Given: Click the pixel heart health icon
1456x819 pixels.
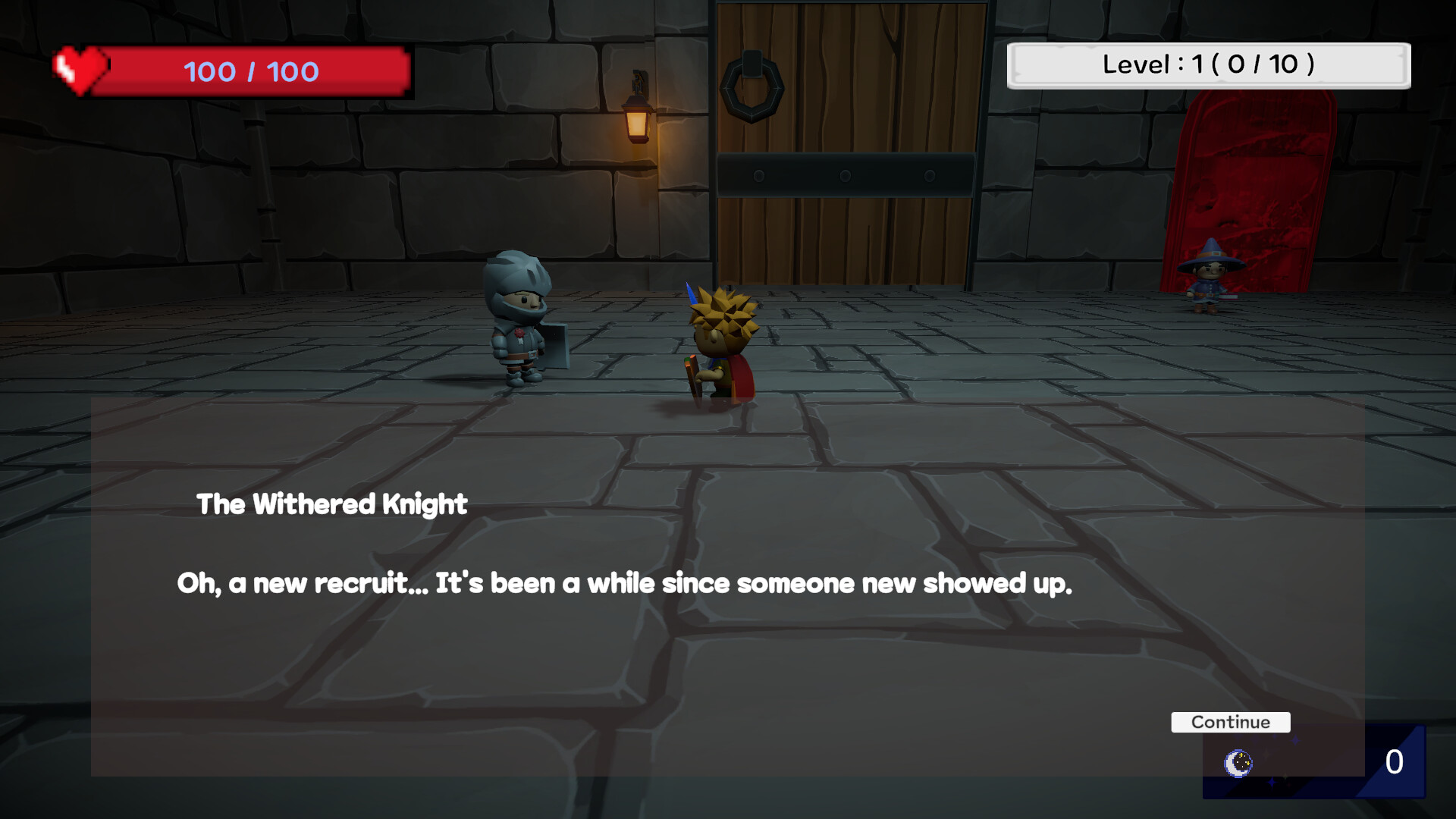Looking at the screenshot, I should [80, 70].
